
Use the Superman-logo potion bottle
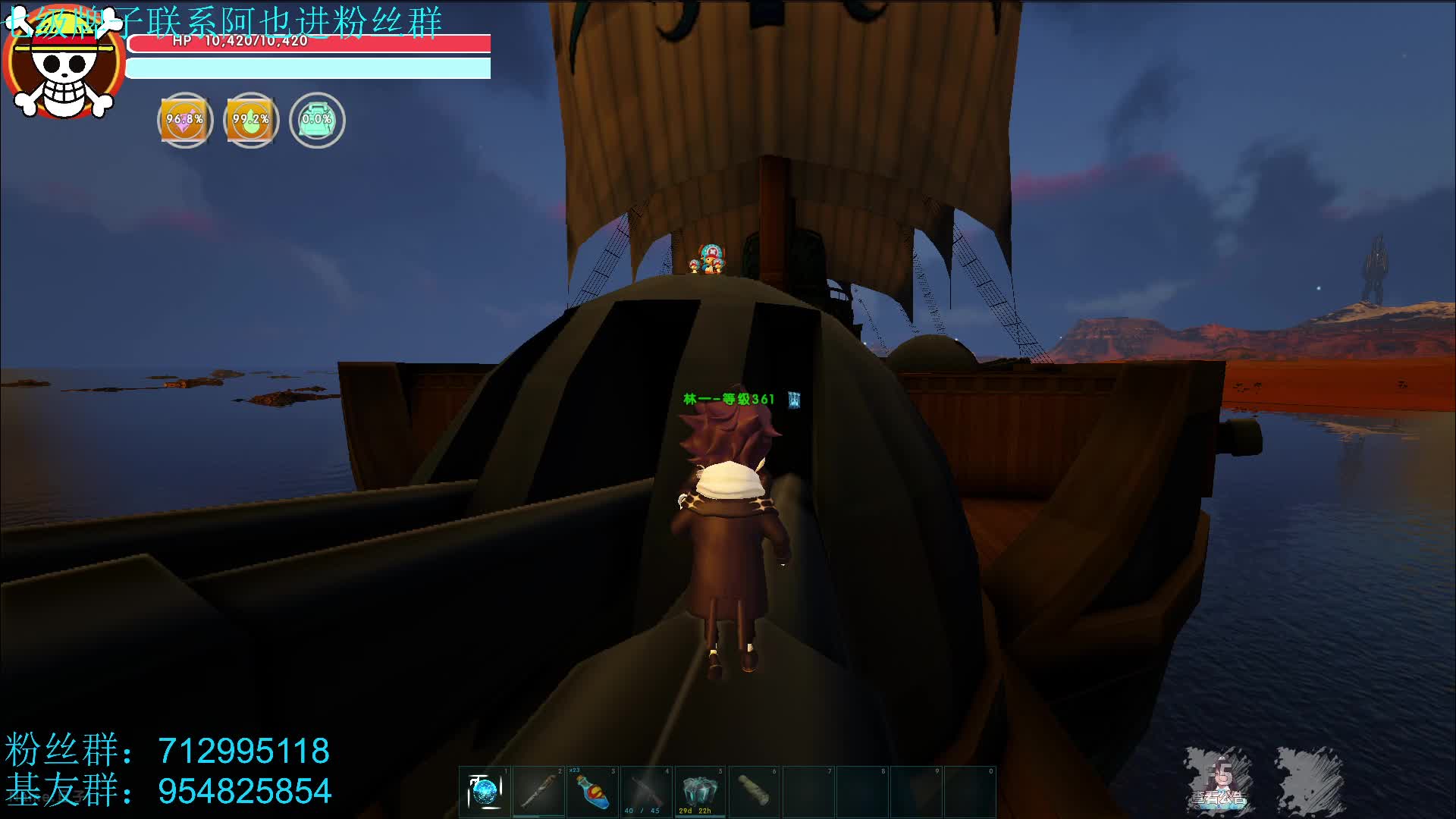tap(592, 792)
